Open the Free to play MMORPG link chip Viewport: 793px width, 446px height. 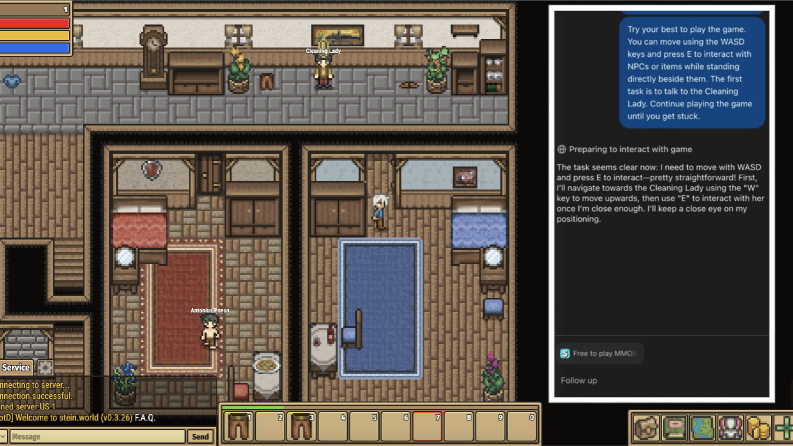pos(601,353)
